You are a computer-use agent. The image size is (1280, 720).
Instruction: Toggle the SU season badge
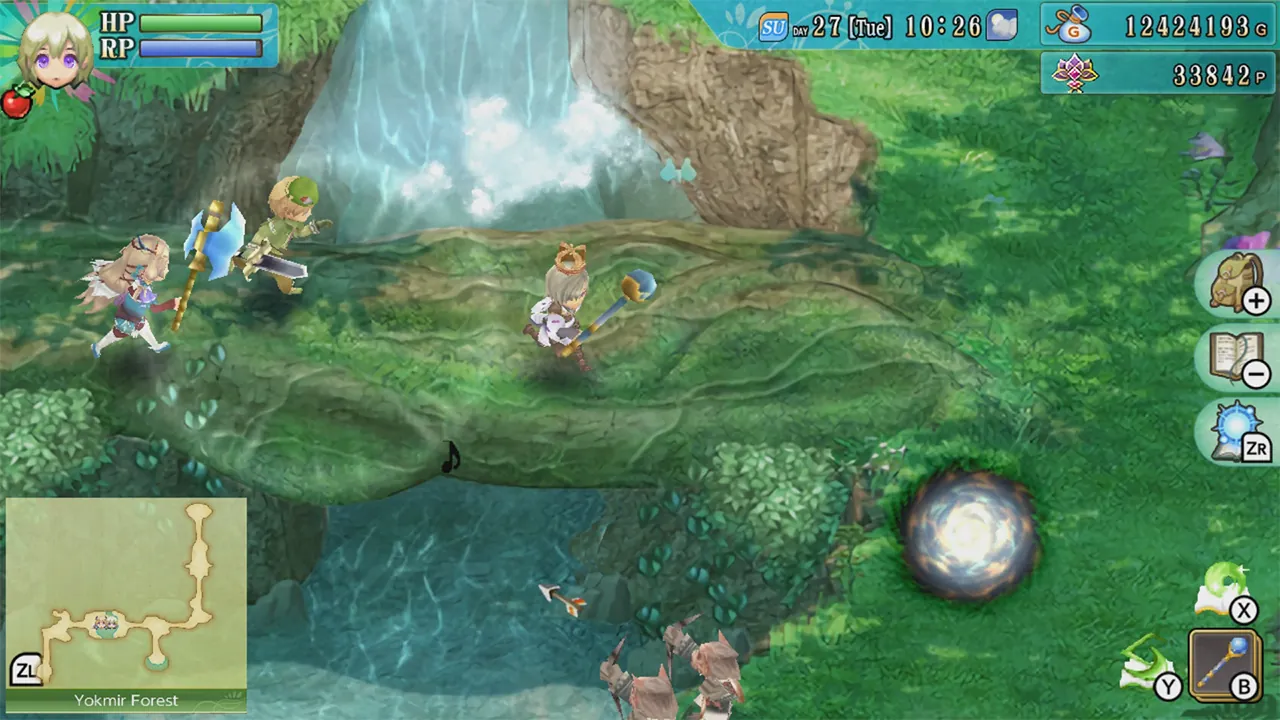(x=772, y=26)
